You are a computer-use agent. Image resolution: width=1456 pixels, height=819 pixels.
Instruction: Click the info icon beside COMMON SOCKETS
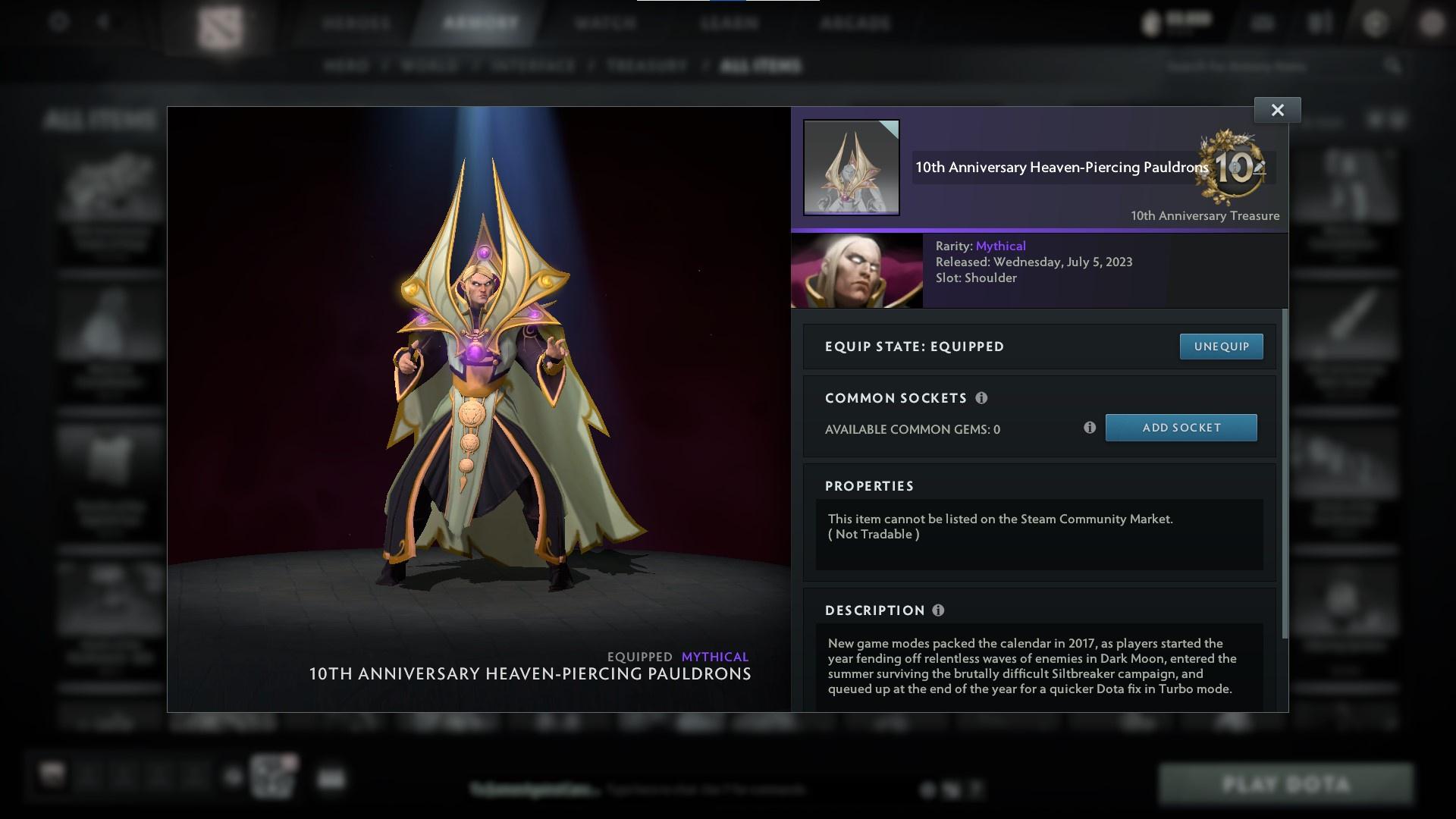[983, 397]
